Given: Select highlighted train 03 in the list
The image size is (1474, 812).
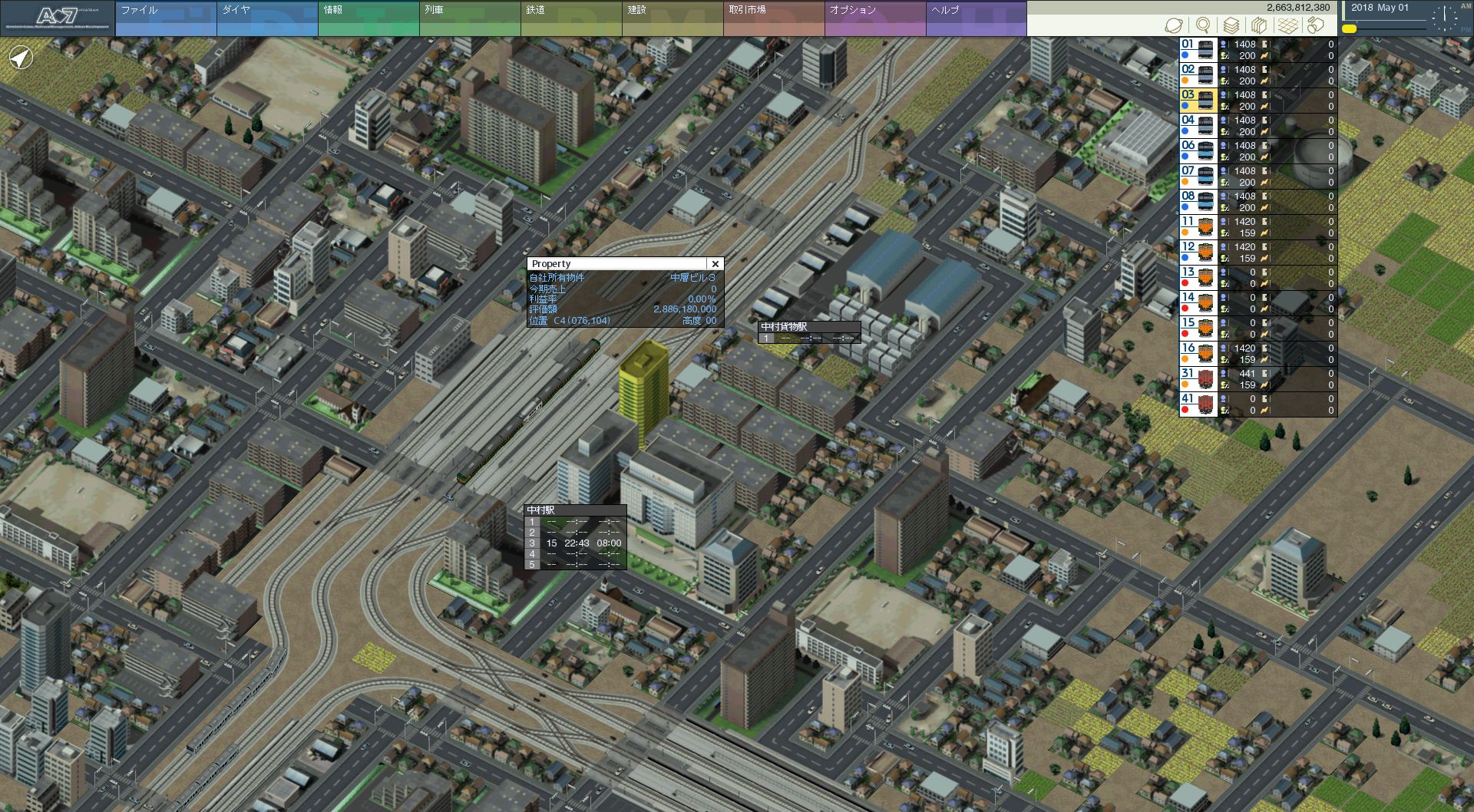Looking at the screenshot, I should click(1198, 101).
